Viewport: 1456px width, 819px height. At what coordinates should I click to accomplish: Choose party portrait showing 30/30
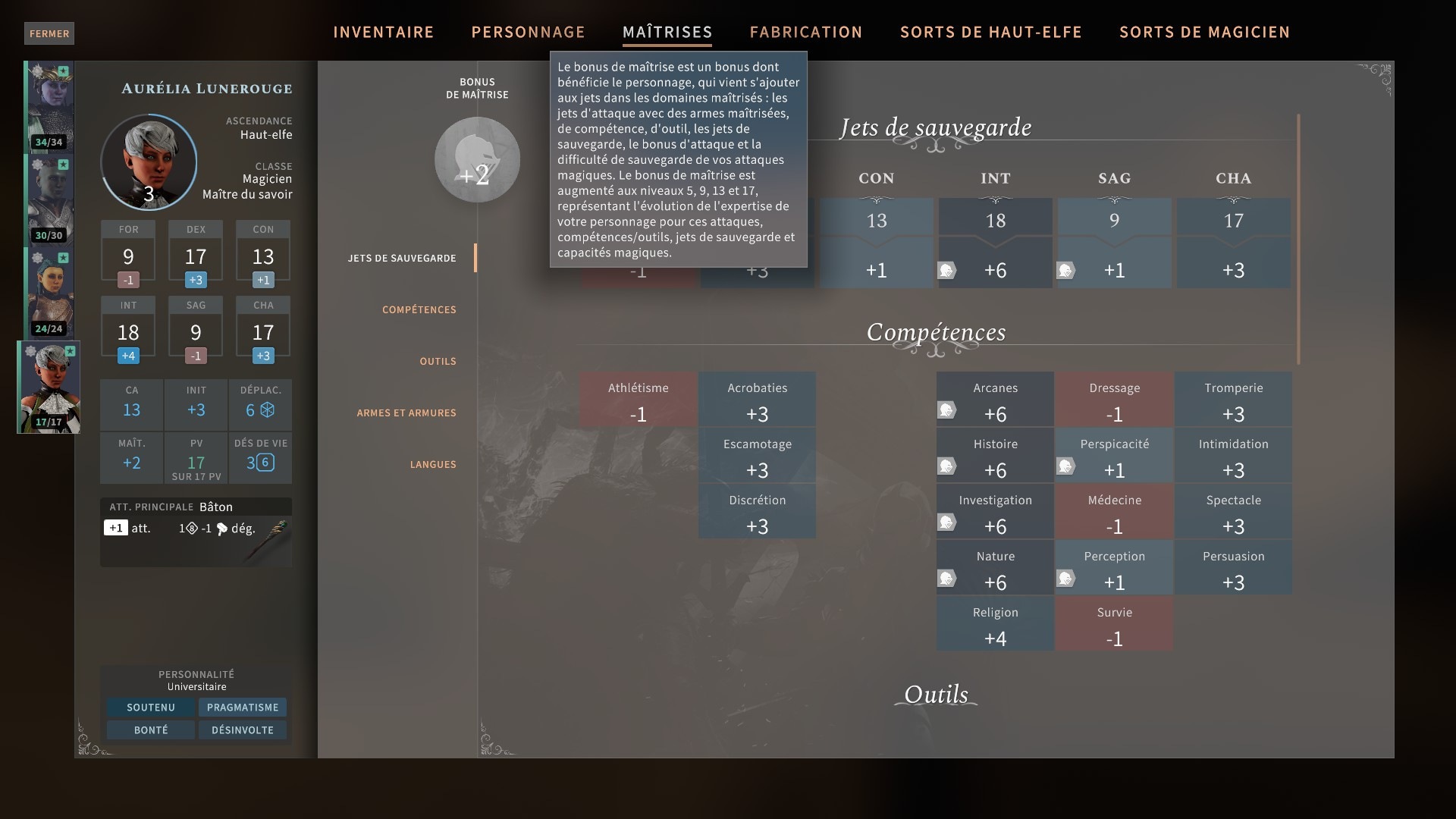pyautogui.click(x=49, y=199)
